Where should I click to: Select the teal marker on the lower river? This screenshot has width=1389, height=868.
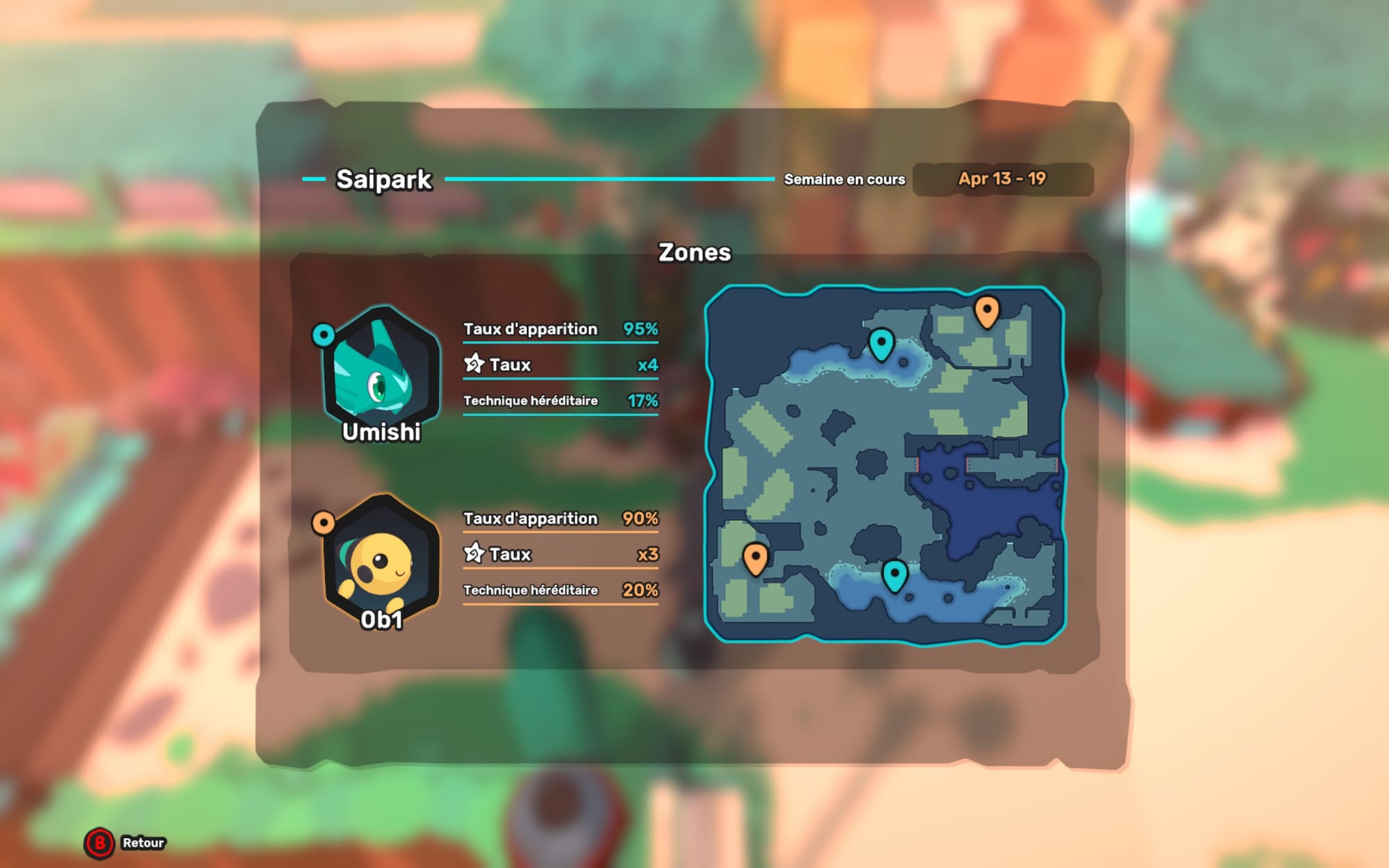(895, 574)
